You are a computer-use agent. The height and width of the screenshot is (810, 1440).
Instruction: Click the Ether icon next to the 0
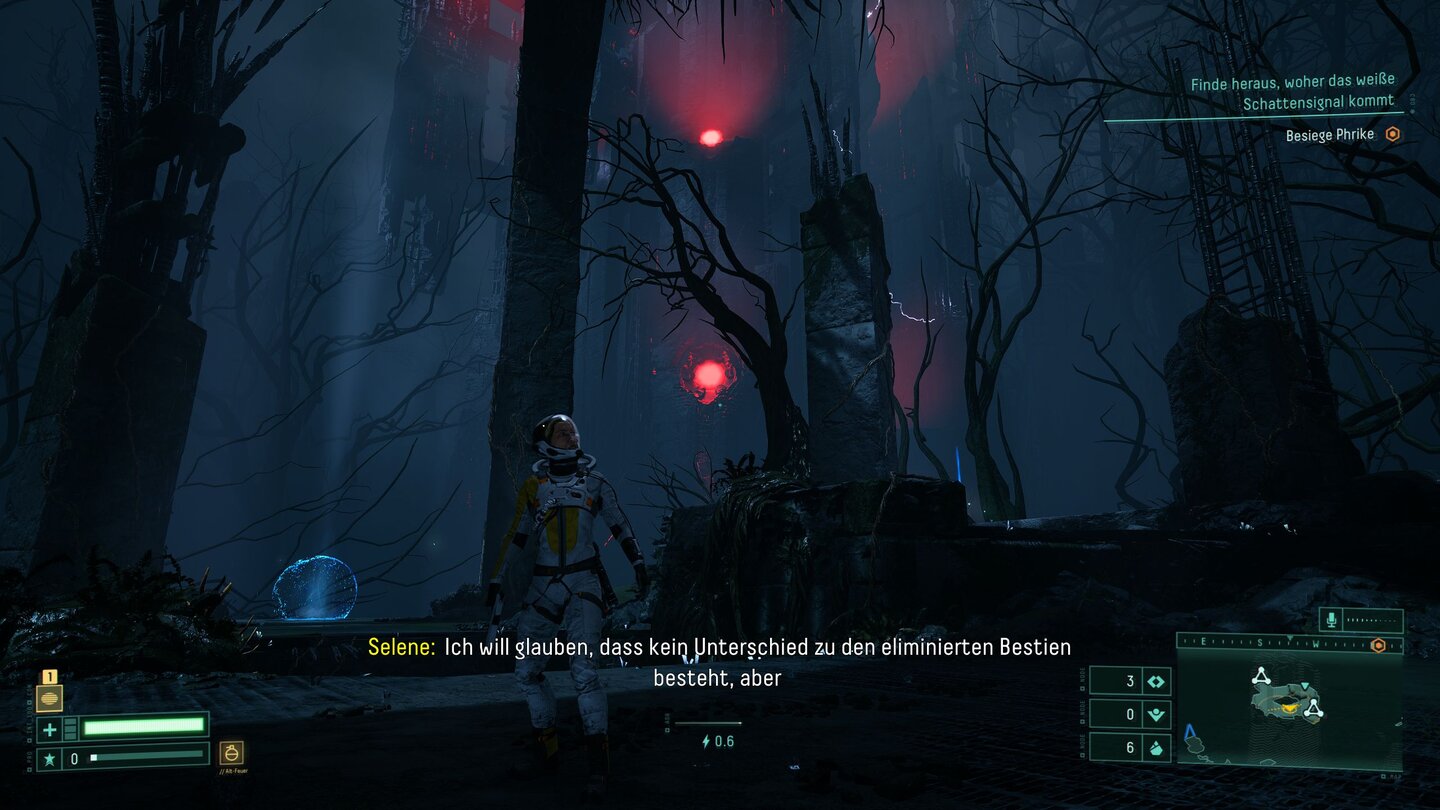pyautogui.click(x=1155, y=714)
